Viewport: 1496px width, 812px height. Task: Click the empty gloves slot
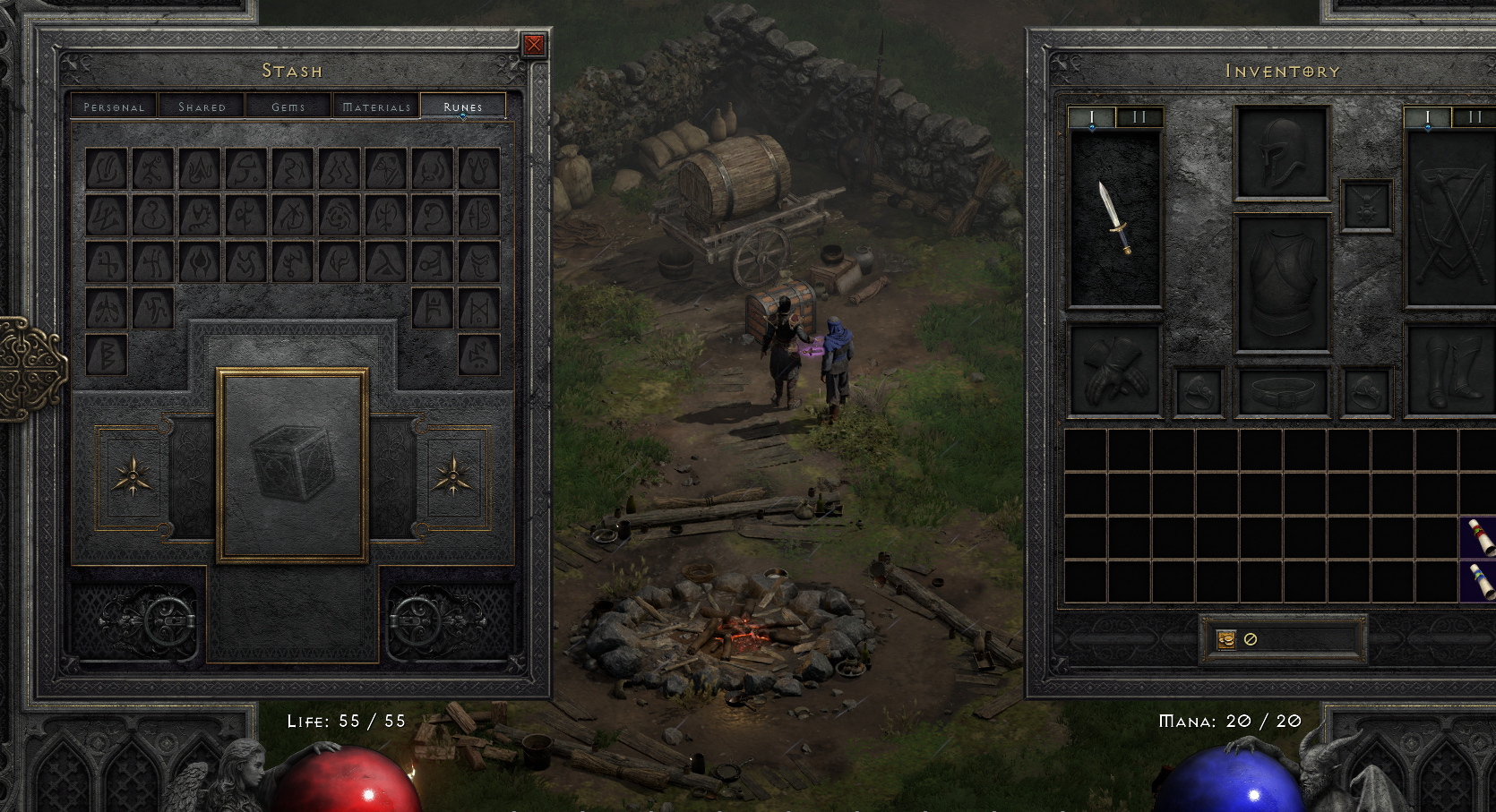click(x=1115, y=371)
